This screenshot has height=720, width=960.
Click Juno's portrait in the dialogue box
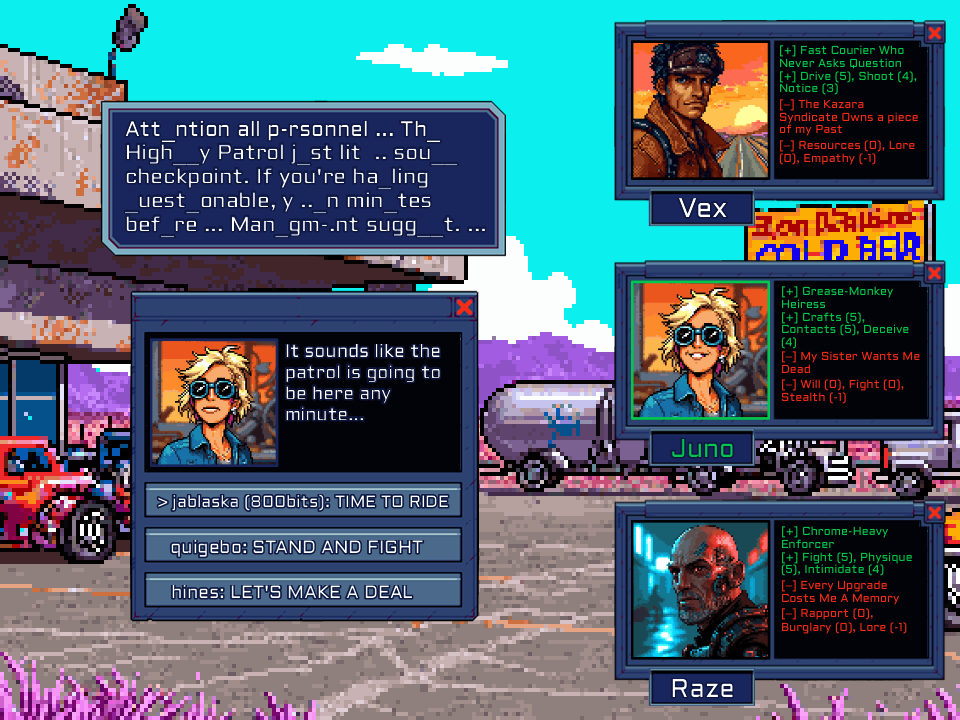pos(214,403)
